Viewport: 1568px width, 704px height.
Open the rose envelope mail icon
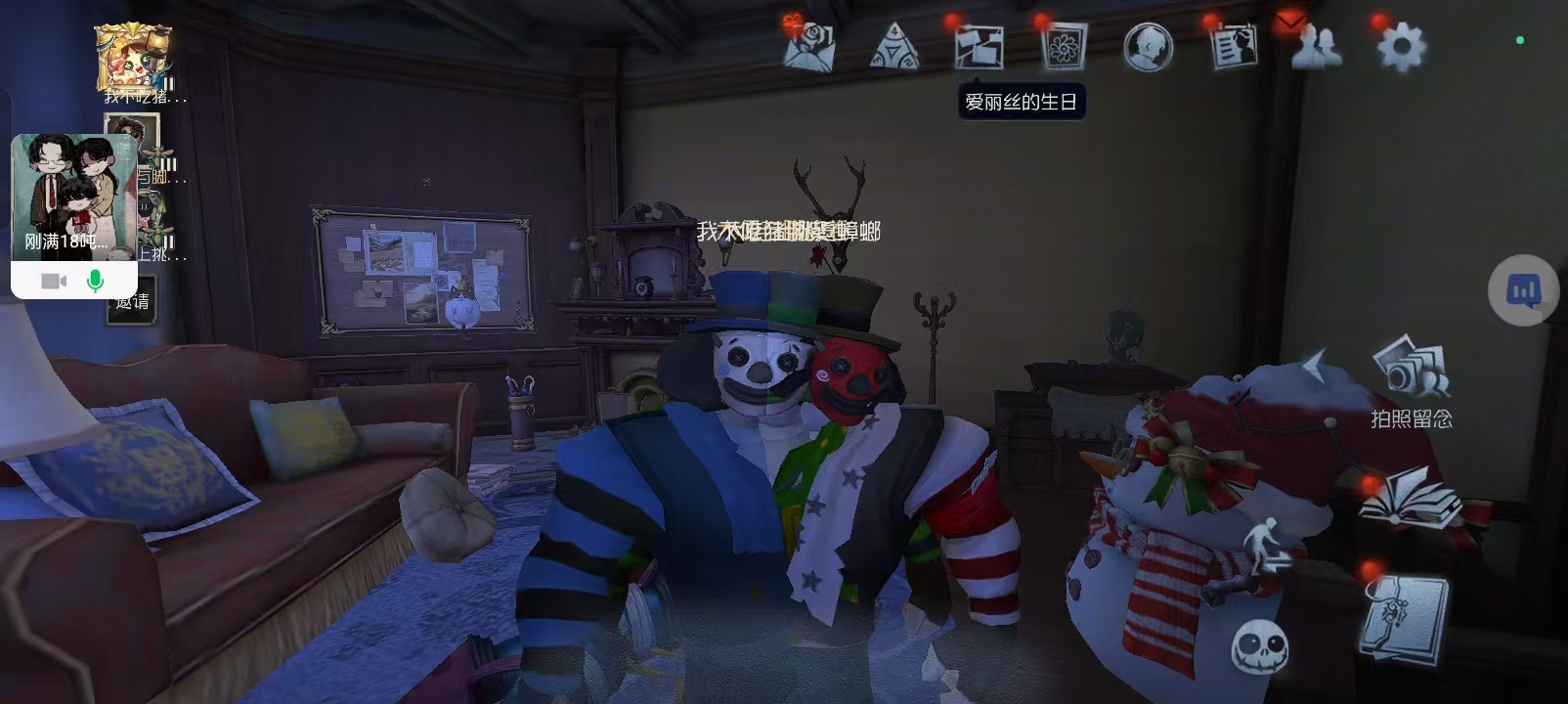click(x=809, y=46)
